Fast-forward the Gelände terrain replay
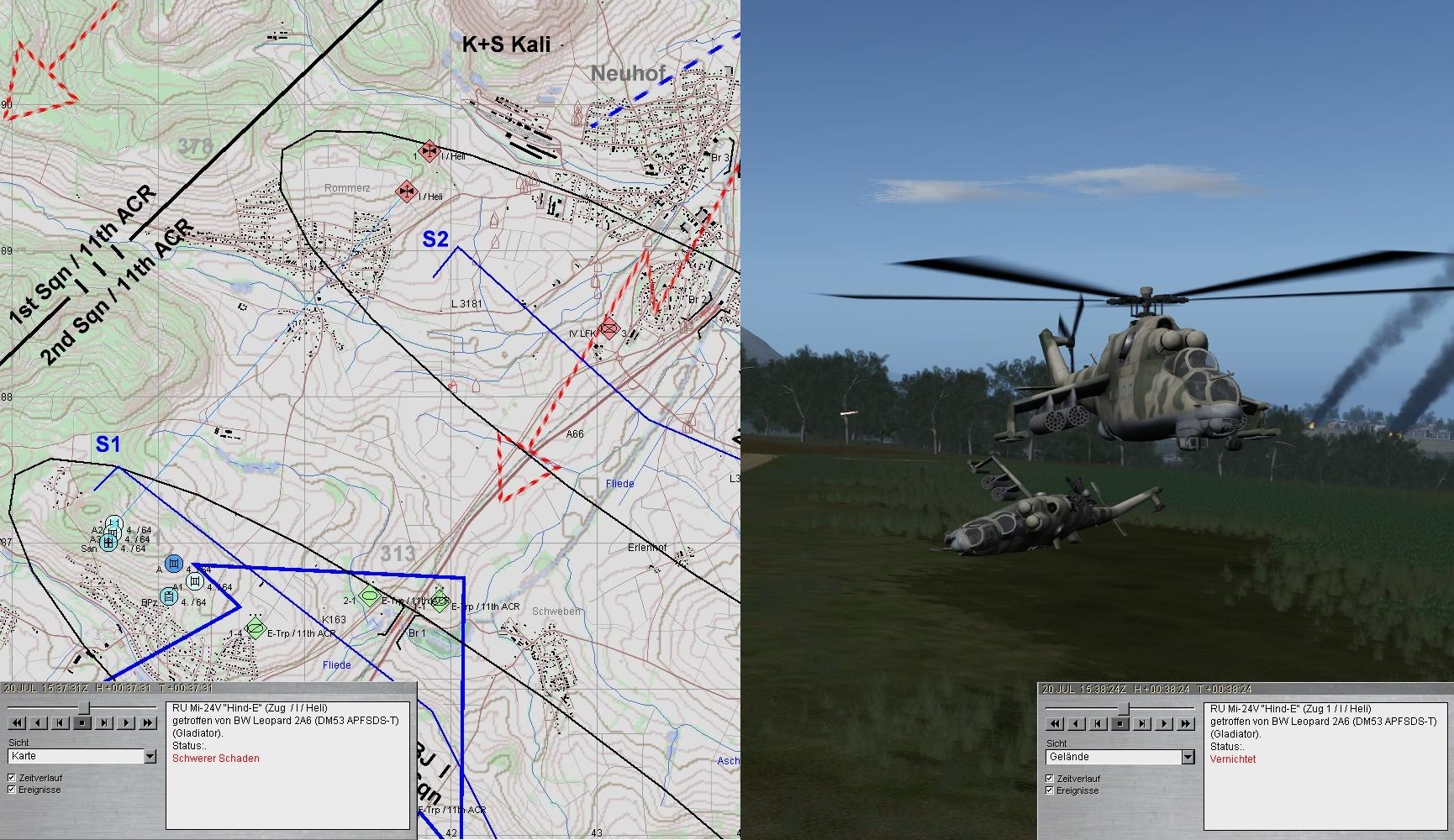Image resolution: width=1454 pixels, height=840 pixels. [x=1186, y=723]
